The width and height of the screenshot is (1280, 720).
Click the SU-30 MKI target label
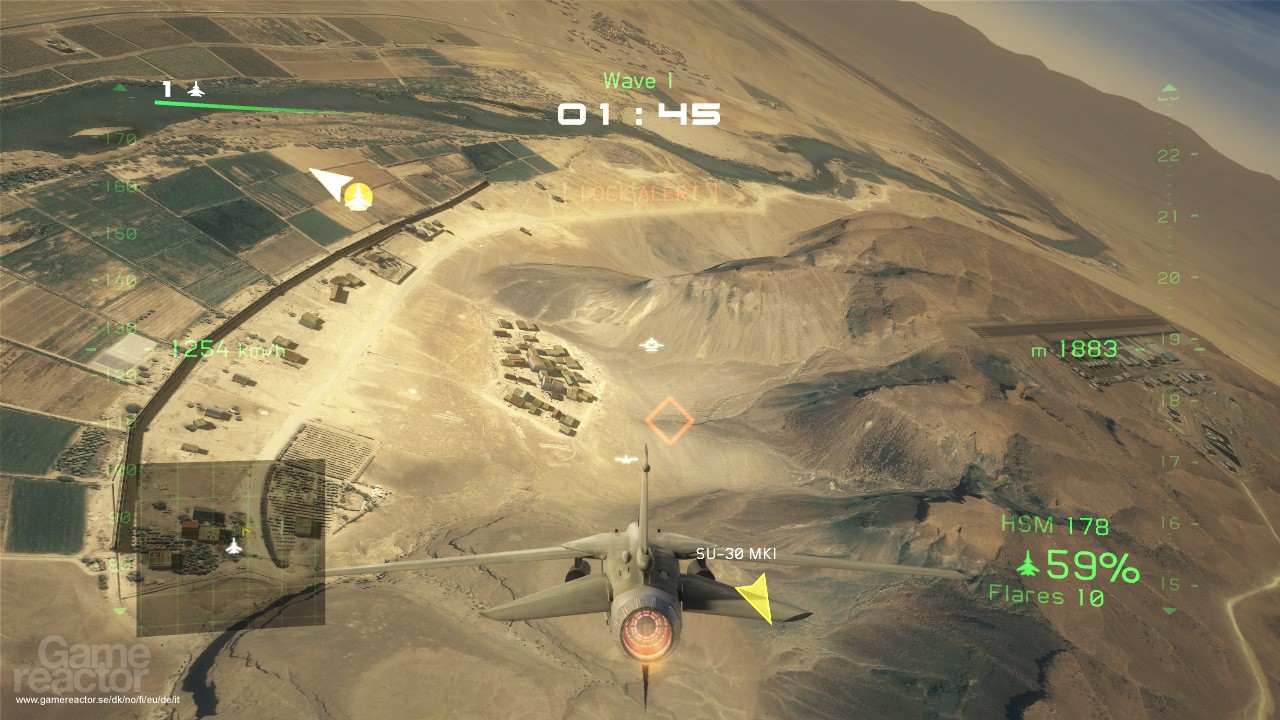[x=736, y=553]
